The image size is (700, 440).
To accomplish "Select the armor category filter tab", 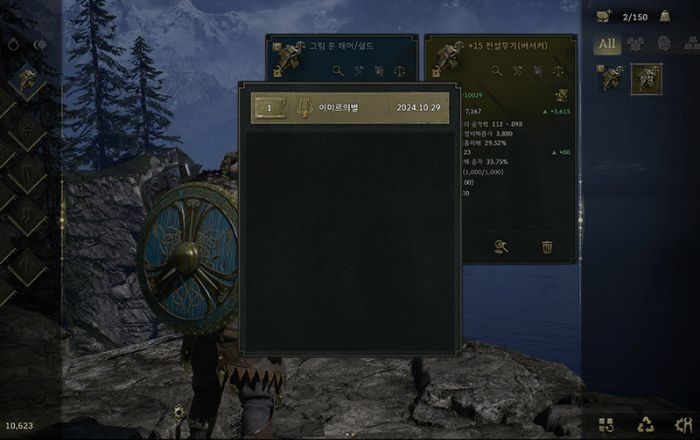I will [637, 44].
